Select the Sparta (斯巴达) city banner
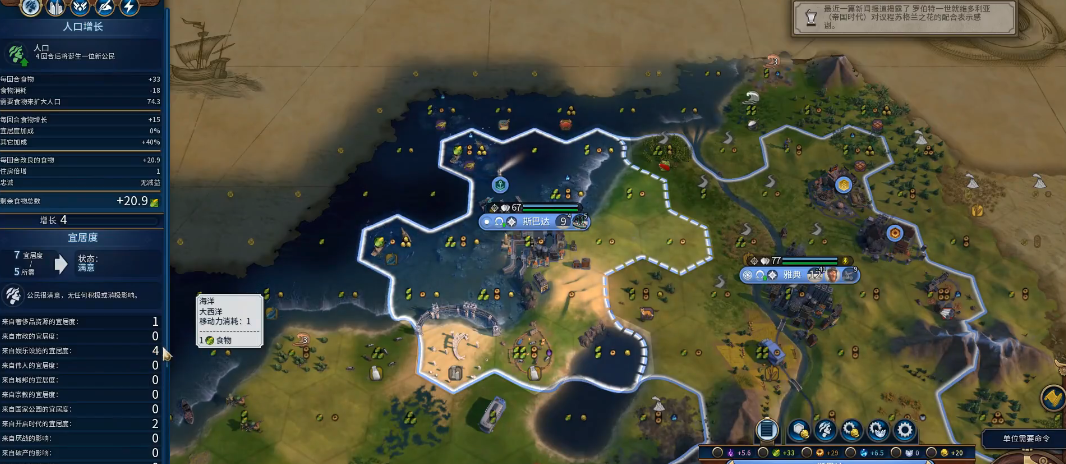The height and width of the screenshot is (464, 1066). pyautogui.click(x=536, y=221)
